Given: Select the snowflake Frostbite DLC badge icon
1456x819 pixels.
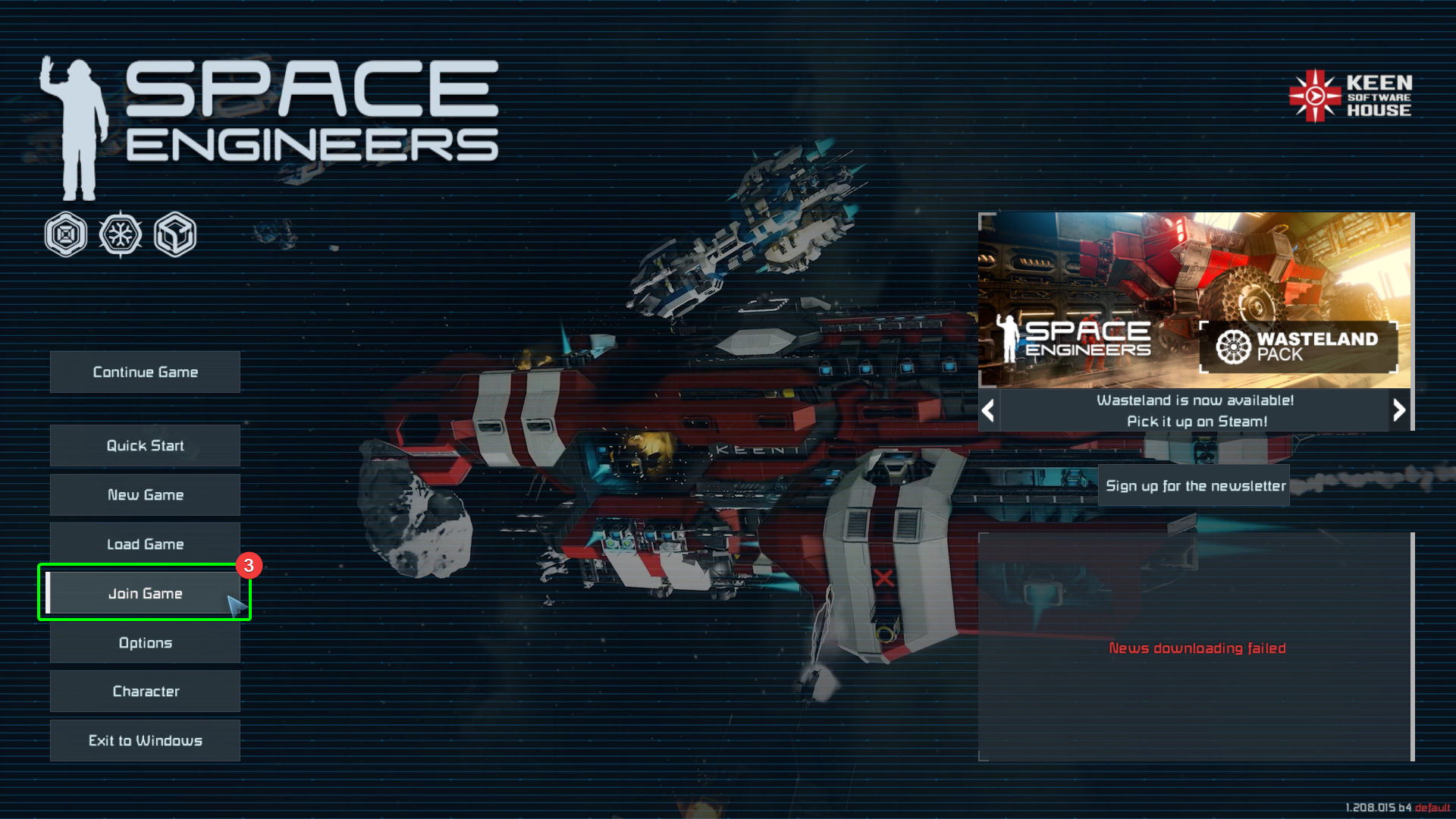Looking at the screenshot, I should click(121, 234).
